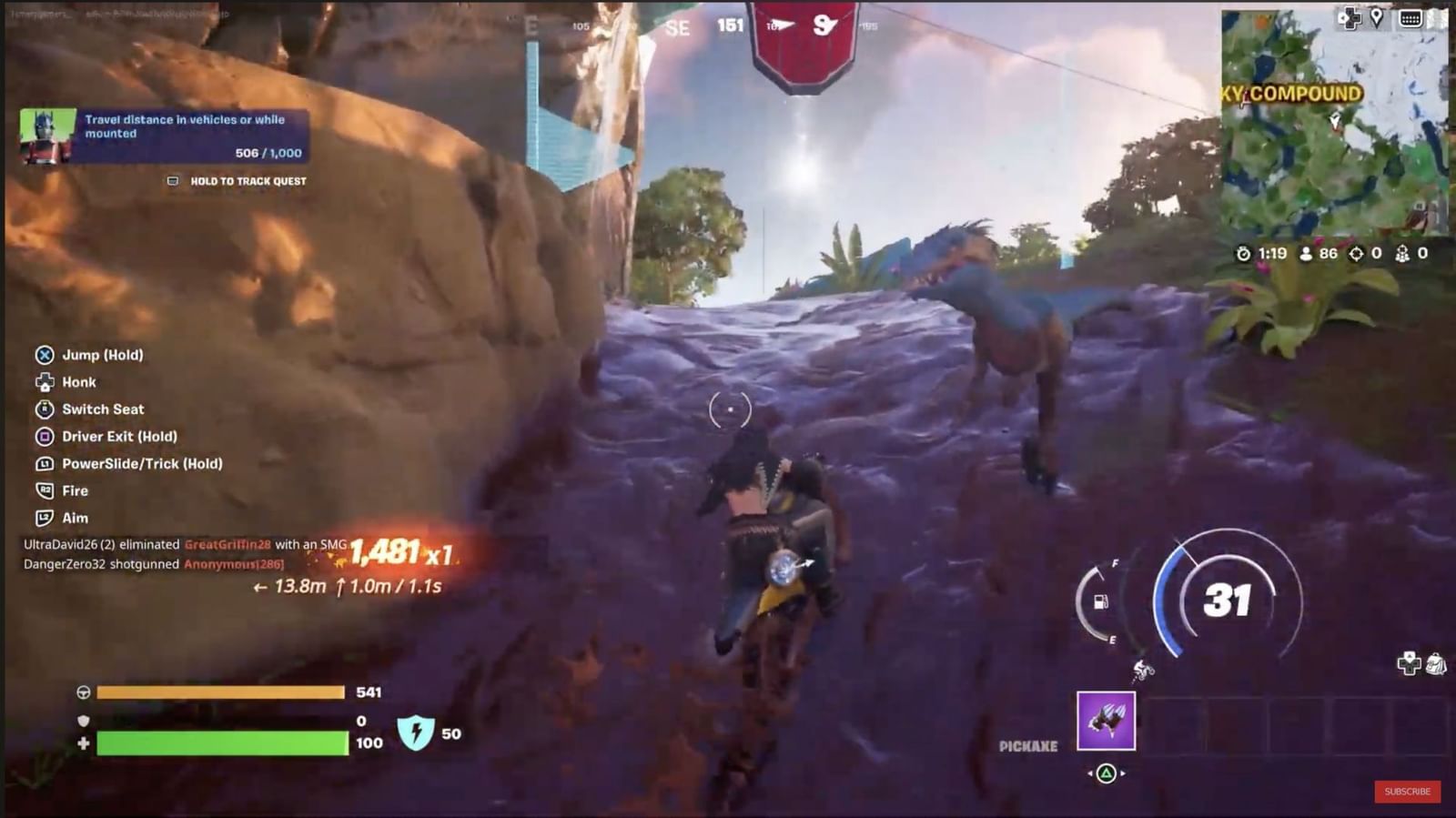Expand weapon options with right hotbar arrow
This screenshot has width=1456, height=818.
1123,773
